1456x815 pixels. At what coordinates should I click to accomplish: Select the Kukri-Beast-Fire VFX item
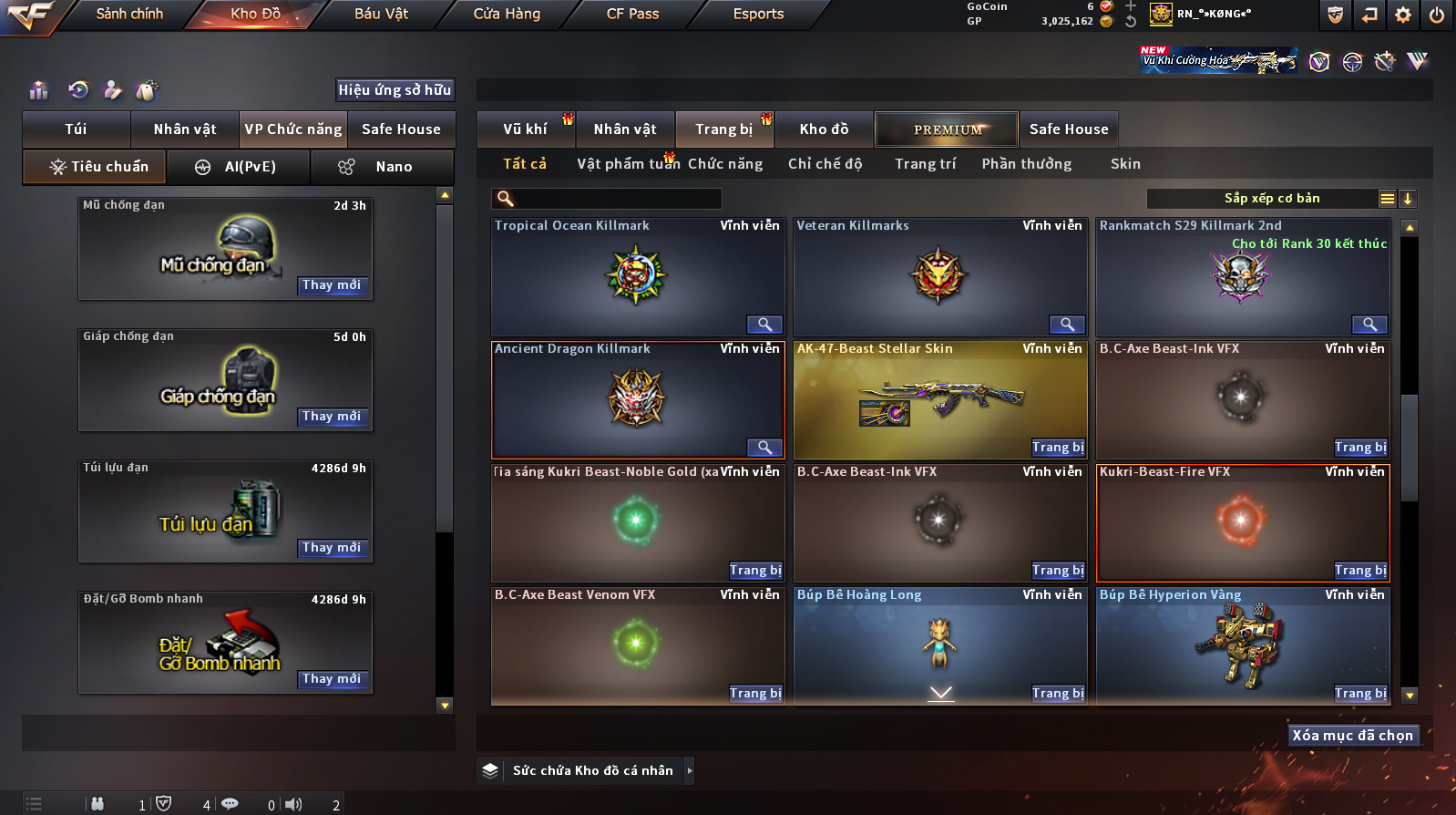1242,521
